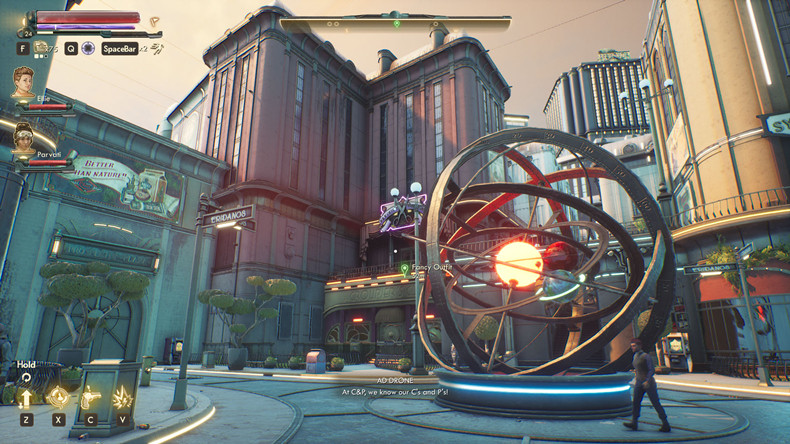This screenshot has height=444, width=790.
Task: Activate the purple tactical time dilation icon
Action: (x=88, y=47)
